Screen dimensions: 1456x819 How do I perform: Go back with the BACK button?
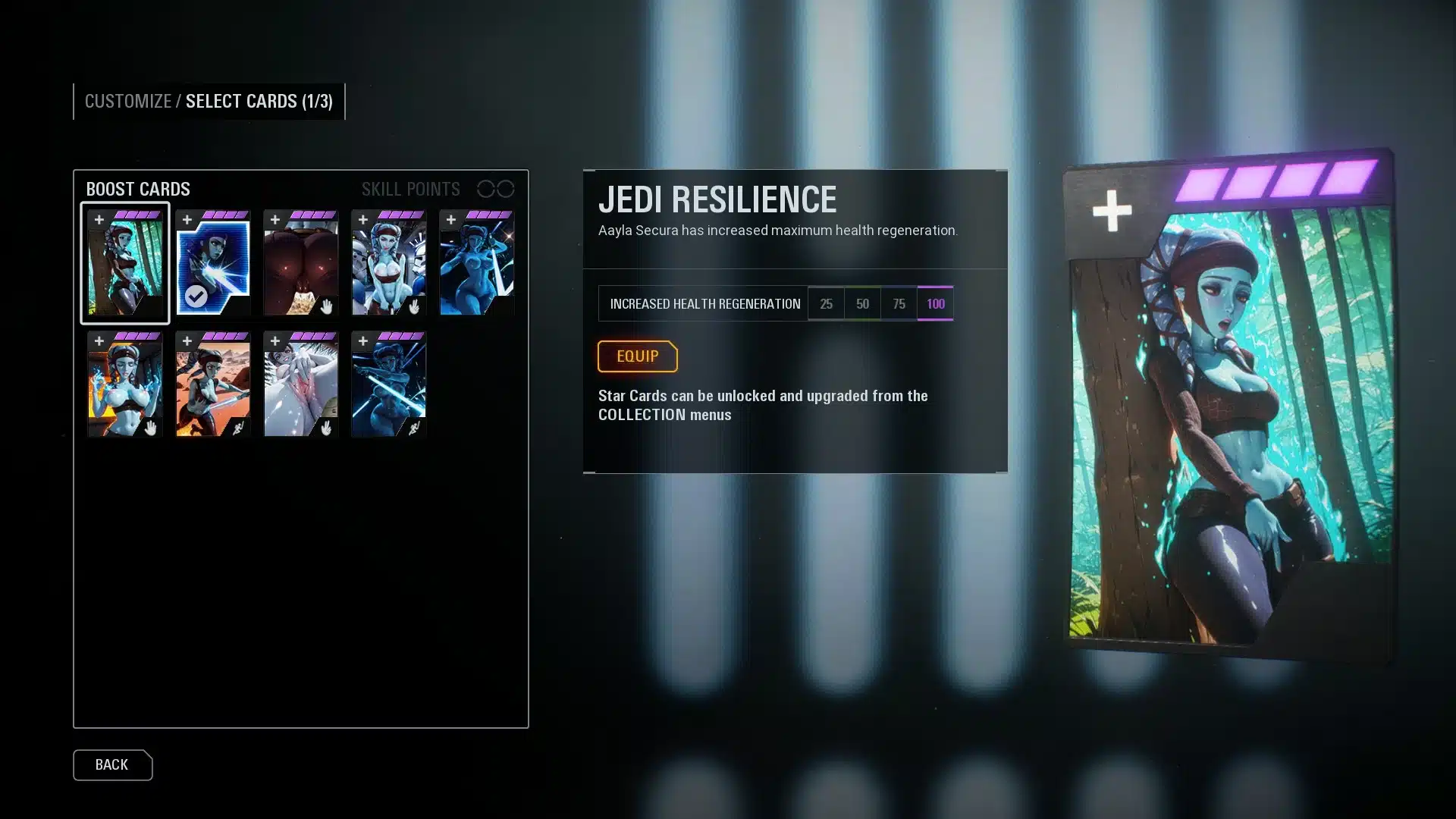click(x=112, y=764)
